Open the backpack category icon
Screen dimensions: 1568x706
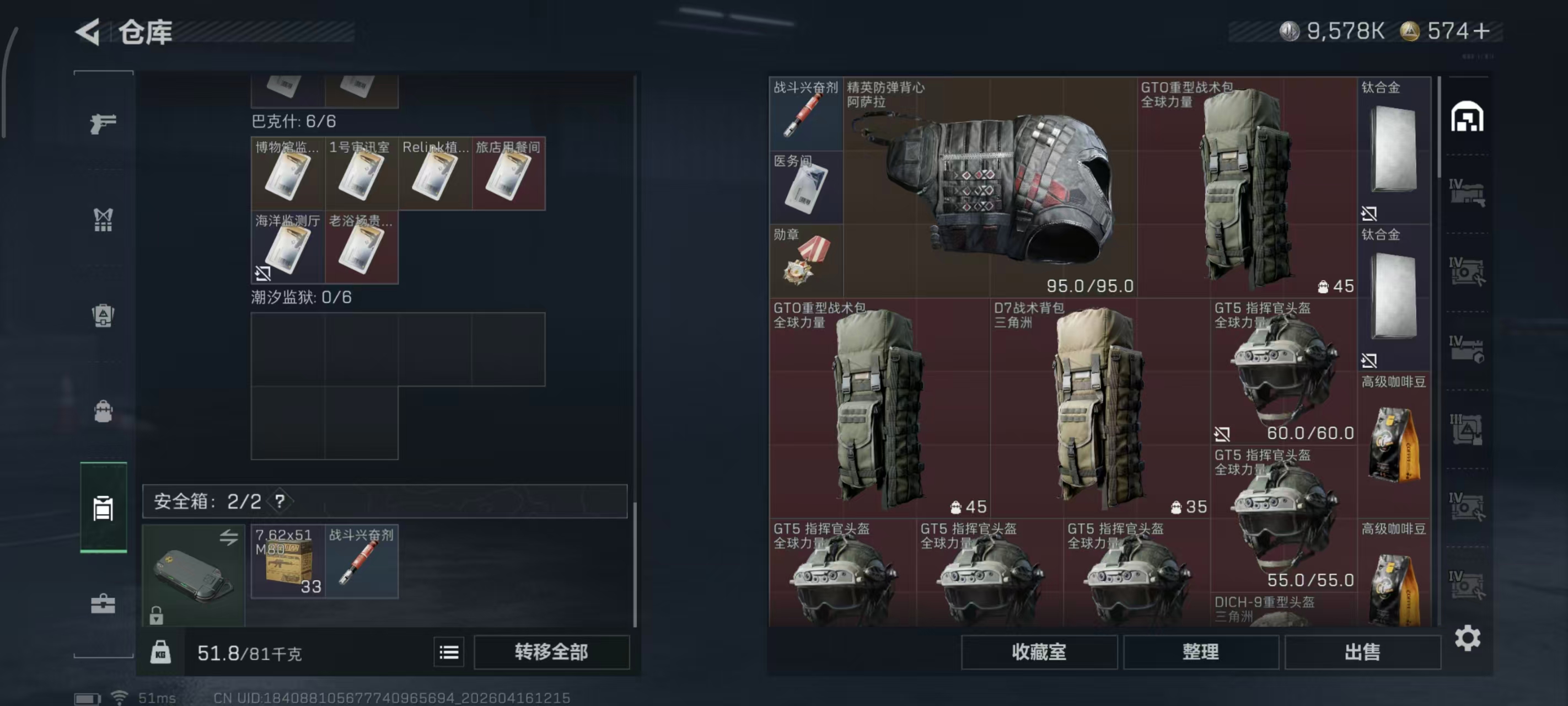104,411
